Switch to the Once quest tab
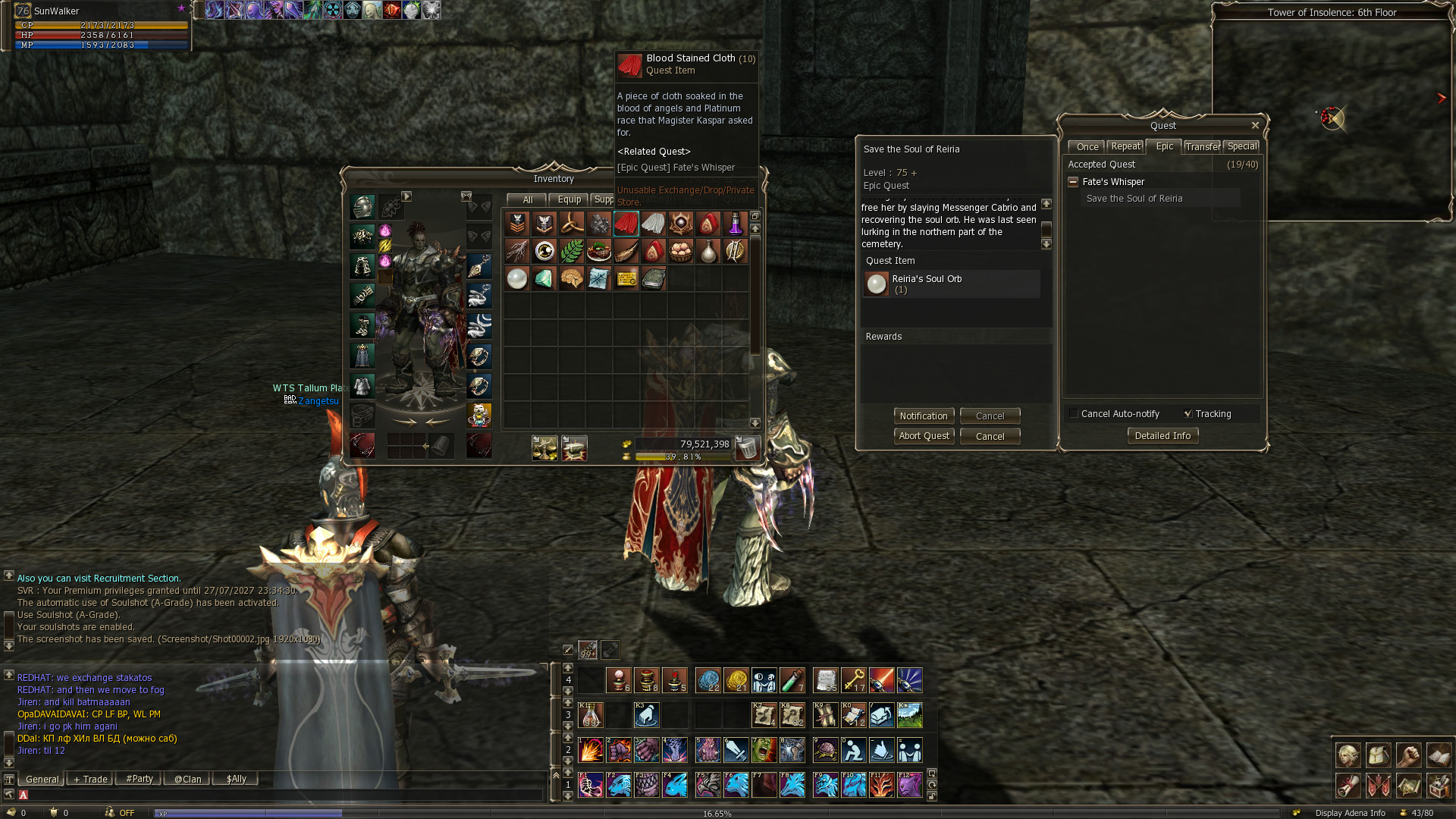 [1087, 147]
